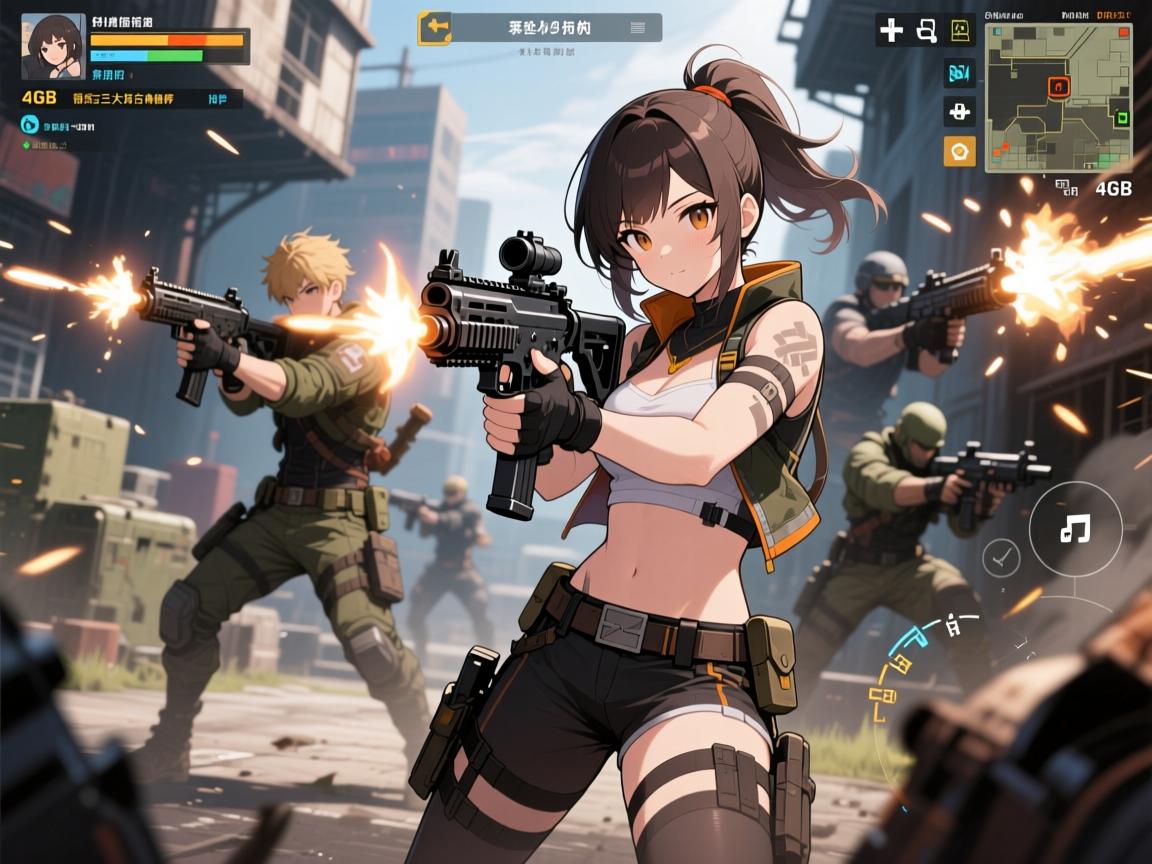Open the minimap
Viewport: 1152px width, 864px height.
[x=1058, y=97]
